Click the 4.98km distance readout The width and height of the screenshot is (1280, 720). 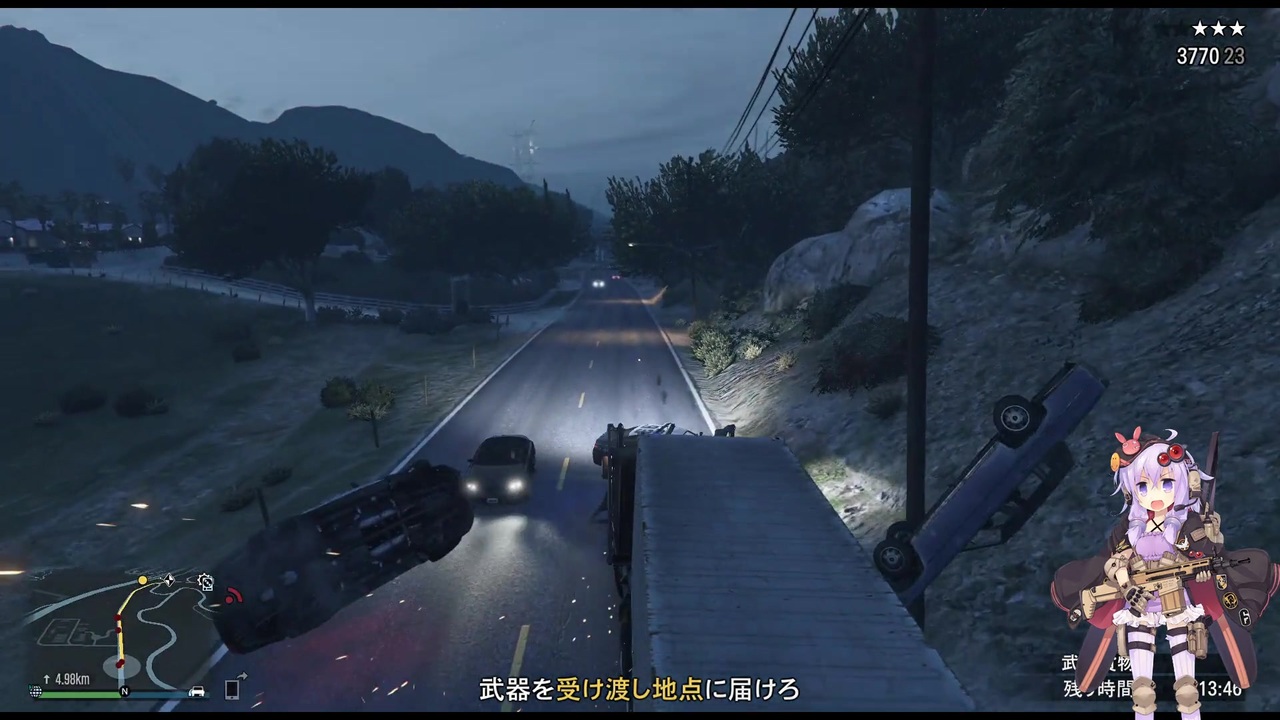point(72,679)
